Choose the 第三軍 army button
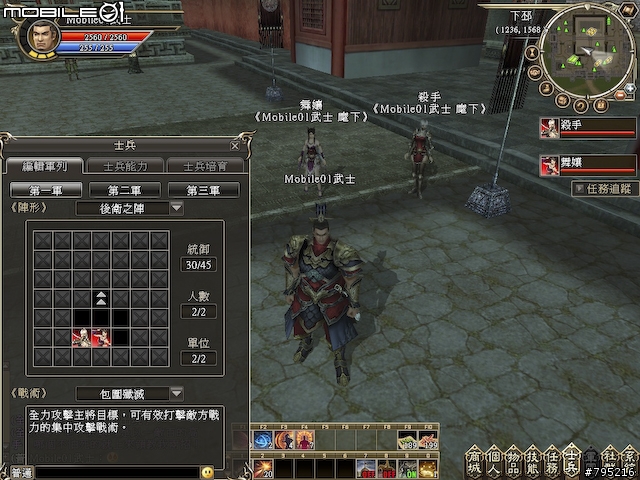The width and height of the screenshot is (640, 480). click(x=203, y=190)
